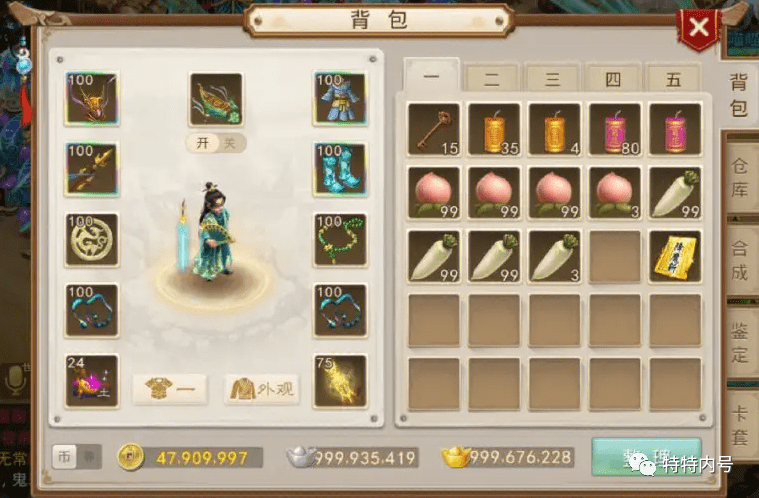Select the green bead necklace slot
Screen dimensions: 759x498
click(340, 239)
